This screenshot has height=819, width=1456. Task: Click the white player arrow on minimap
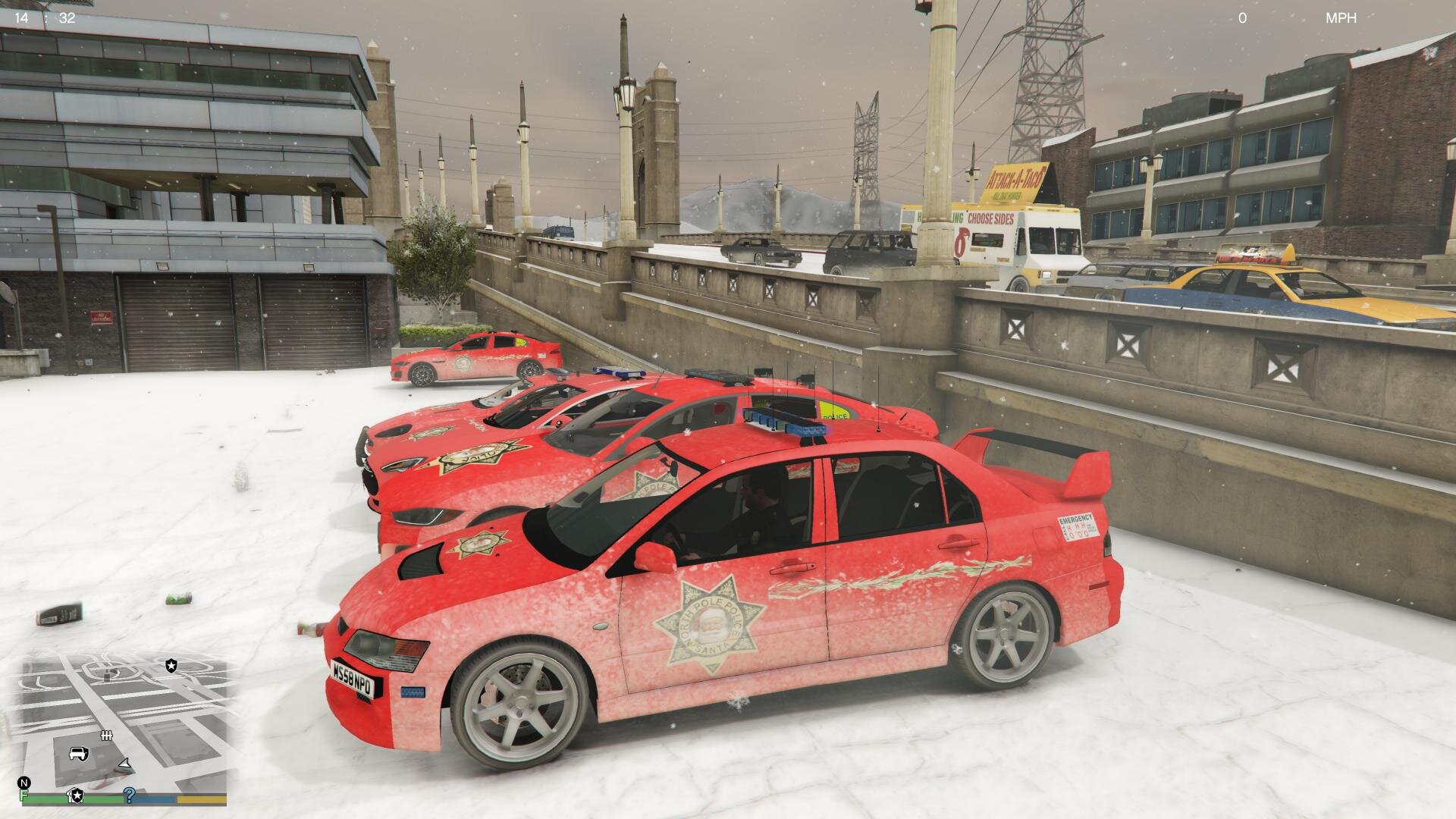124,766
